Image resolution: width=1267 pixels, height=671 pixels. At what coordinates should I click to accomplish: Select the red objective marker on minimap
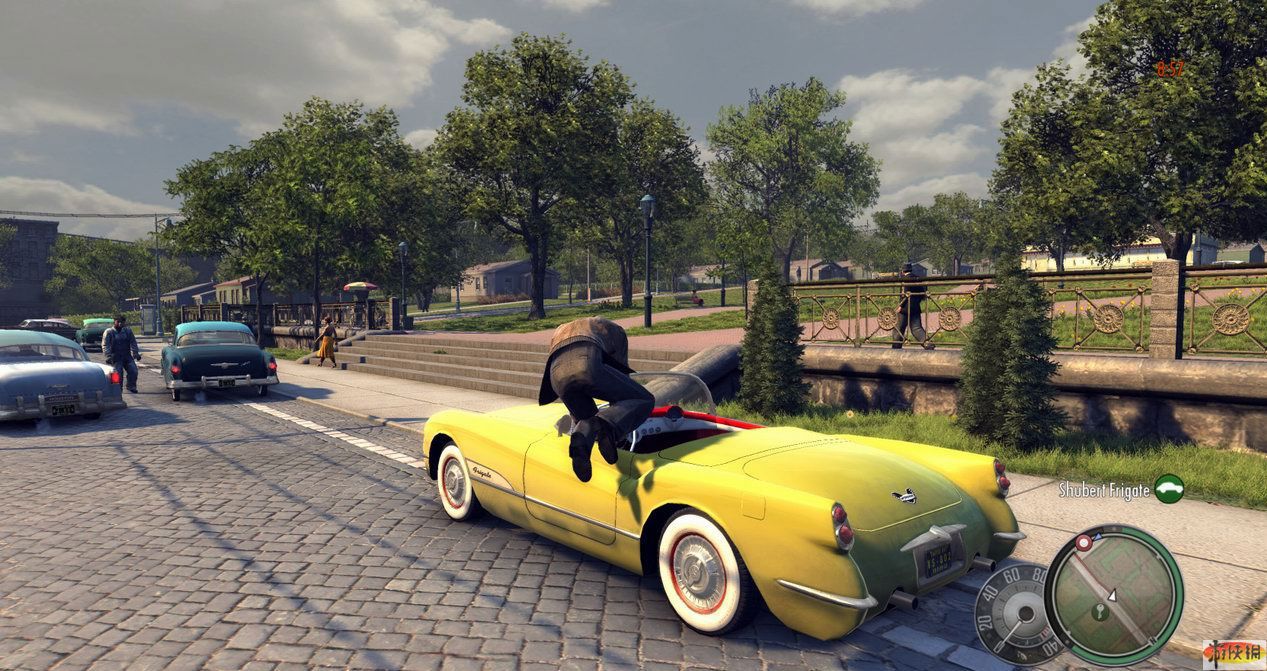tap(1083, 542)
